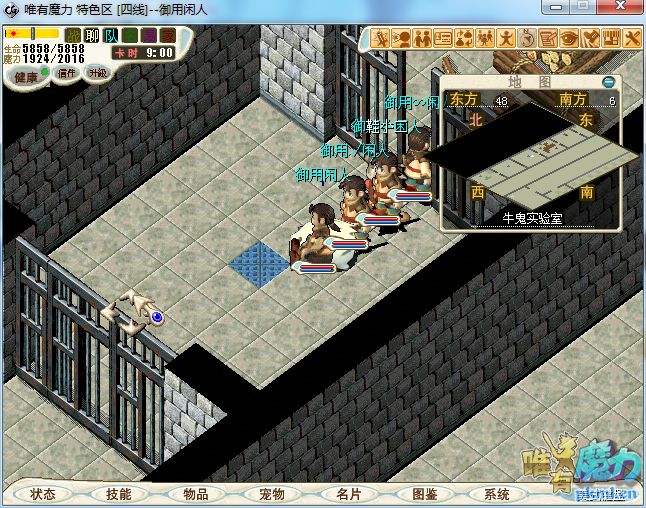This screenshot has width=646, height=508.
Task: Click the 健康 health button
Action: click(27, 77)
